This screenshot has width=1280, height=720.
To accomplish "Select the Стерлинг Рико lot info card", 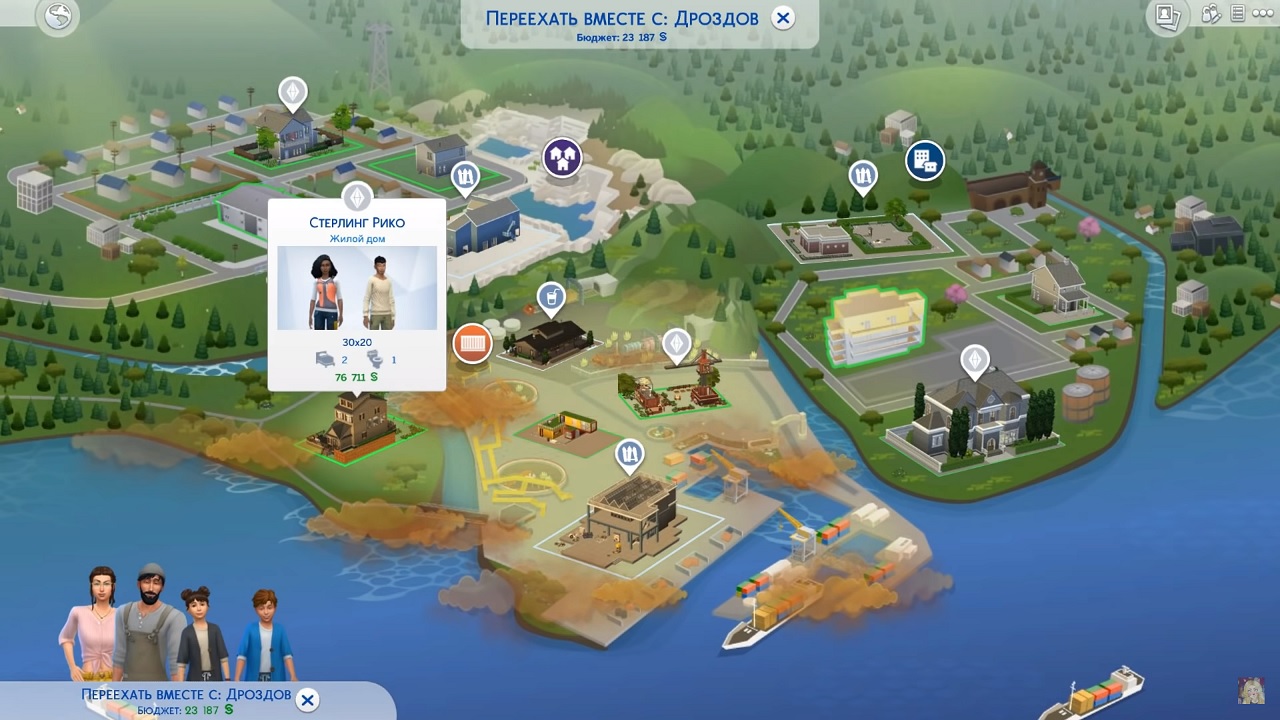I will click(x=357, y=294).
